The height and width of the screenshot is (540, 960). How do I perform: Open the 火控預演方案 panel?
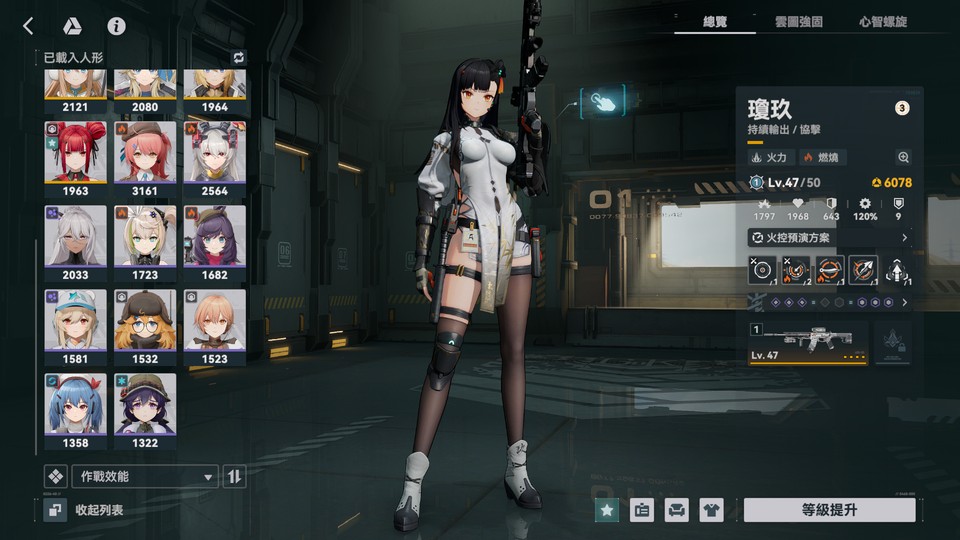click(x=830, y=238)
